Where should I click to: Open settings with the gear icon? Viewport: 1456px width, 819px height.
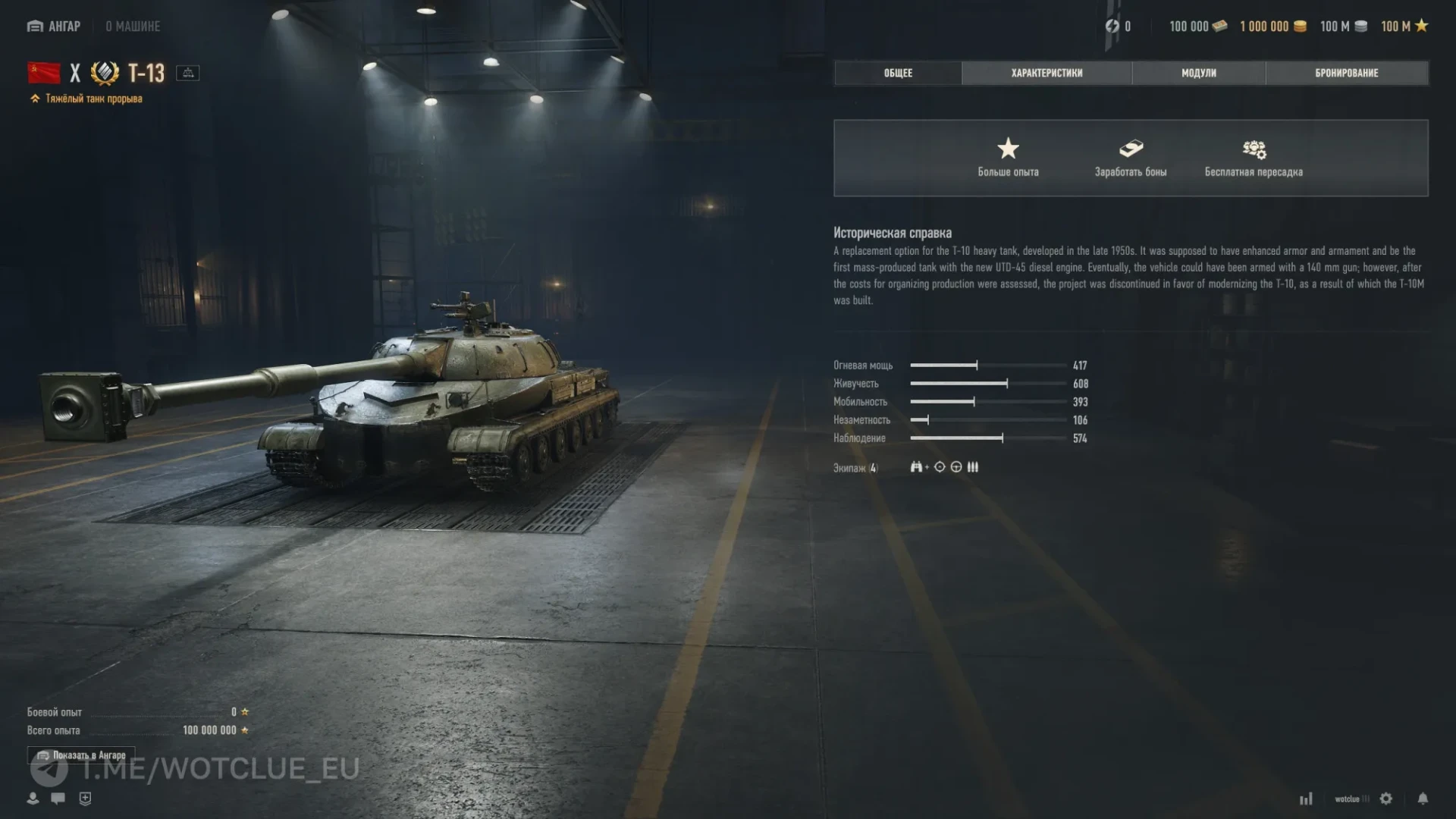coord(1385,799)
